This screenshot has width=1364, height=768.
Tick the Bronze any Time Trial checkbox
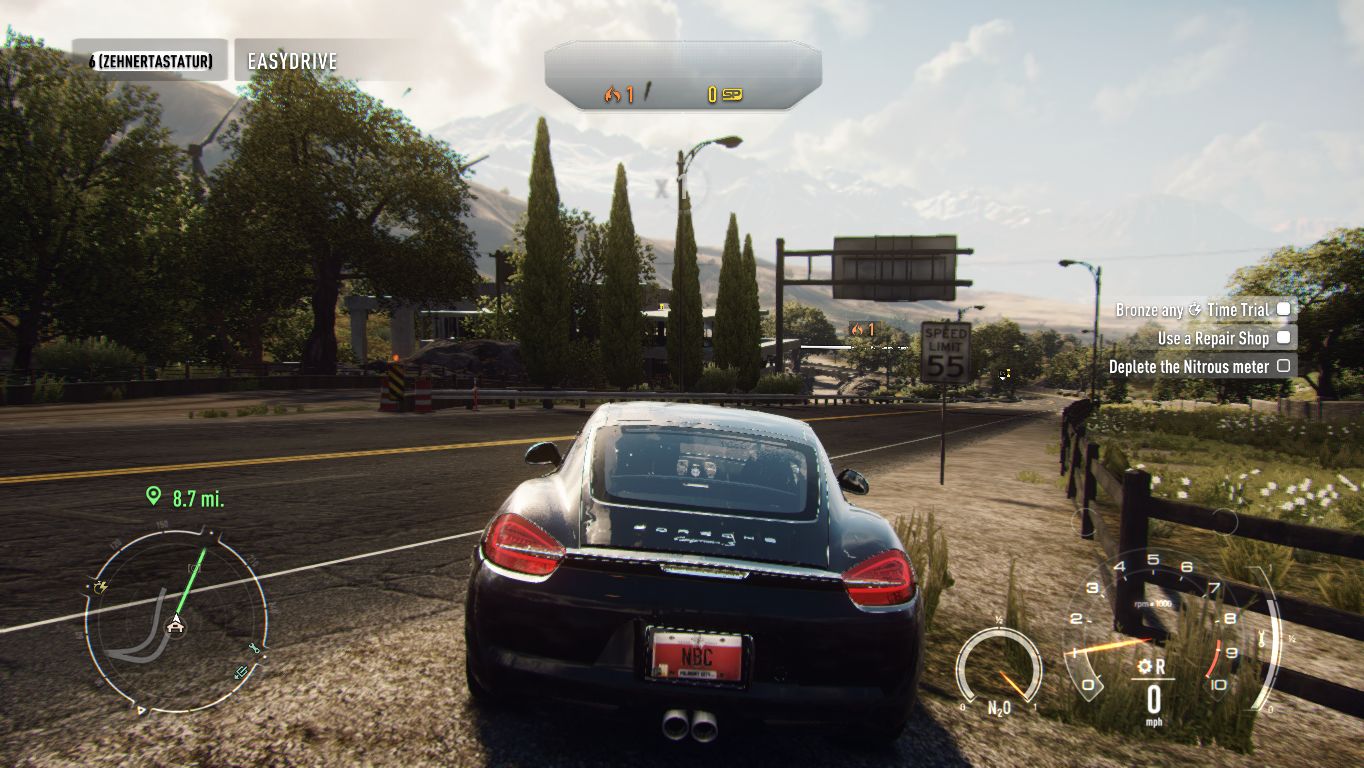(x=1283, y=309)
